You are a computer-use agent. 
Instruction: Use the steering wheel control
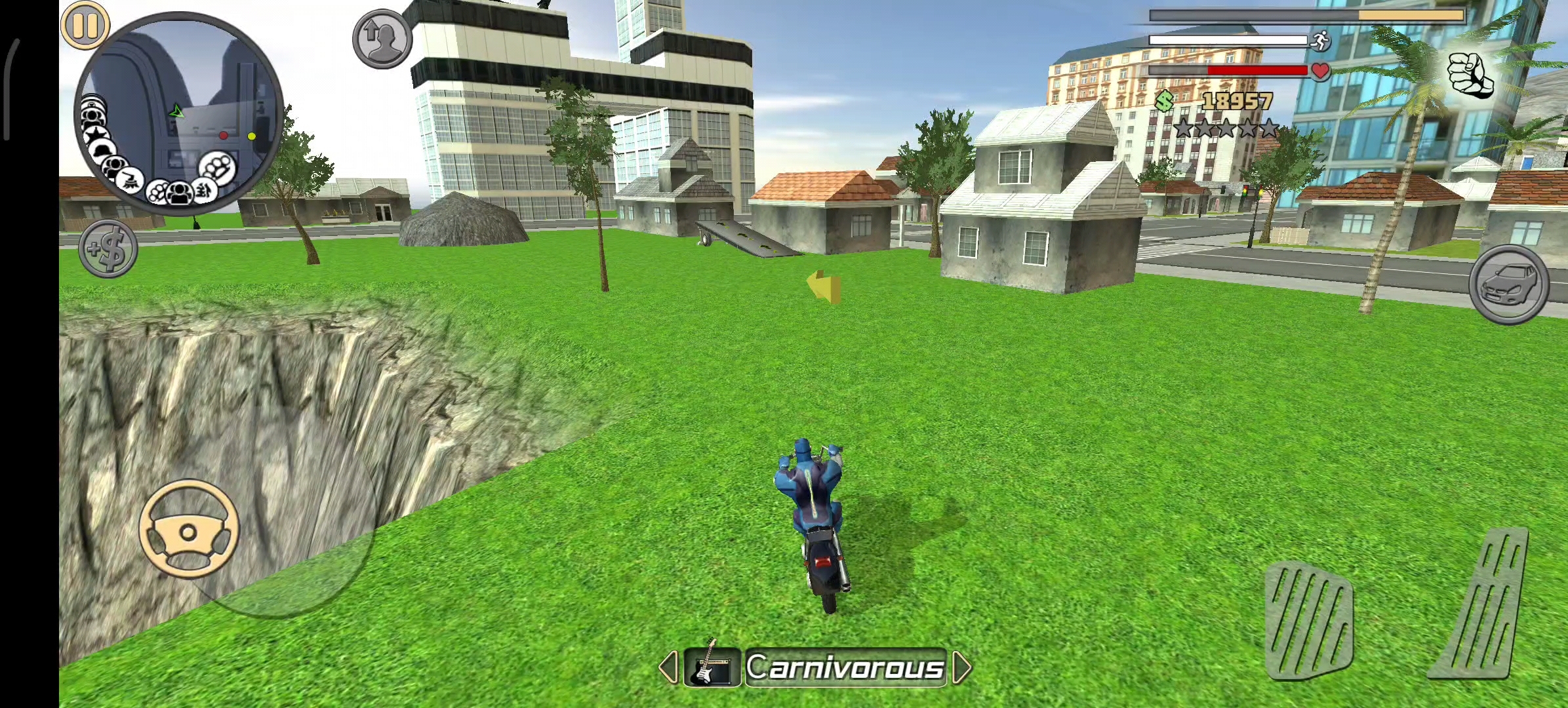click(x=189, y=529)
